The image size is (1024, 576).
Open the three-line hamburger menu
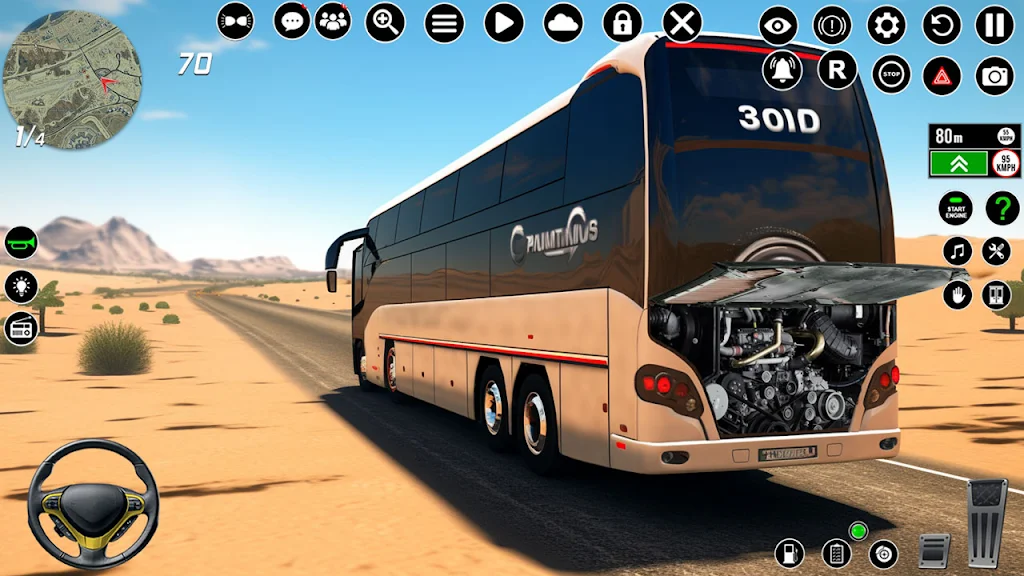click(444, 22)
